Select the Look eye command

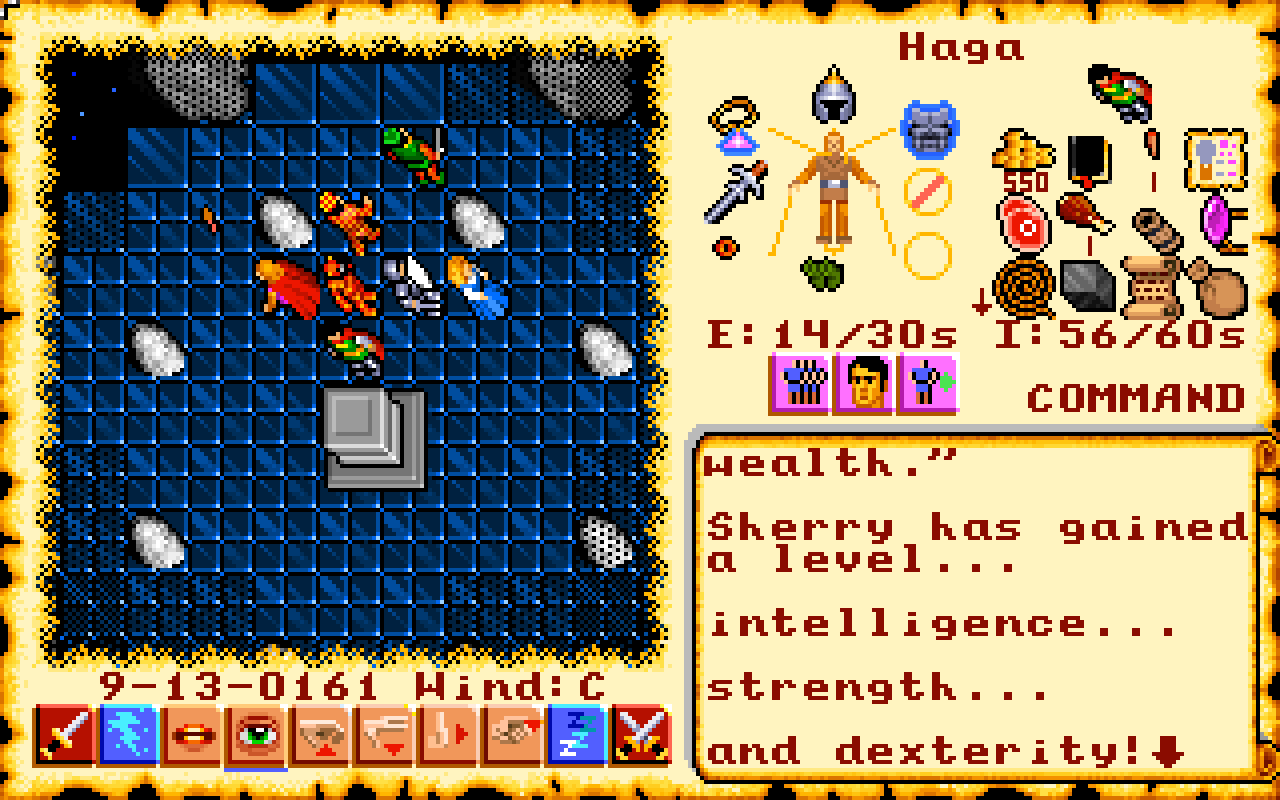[257, 735]
